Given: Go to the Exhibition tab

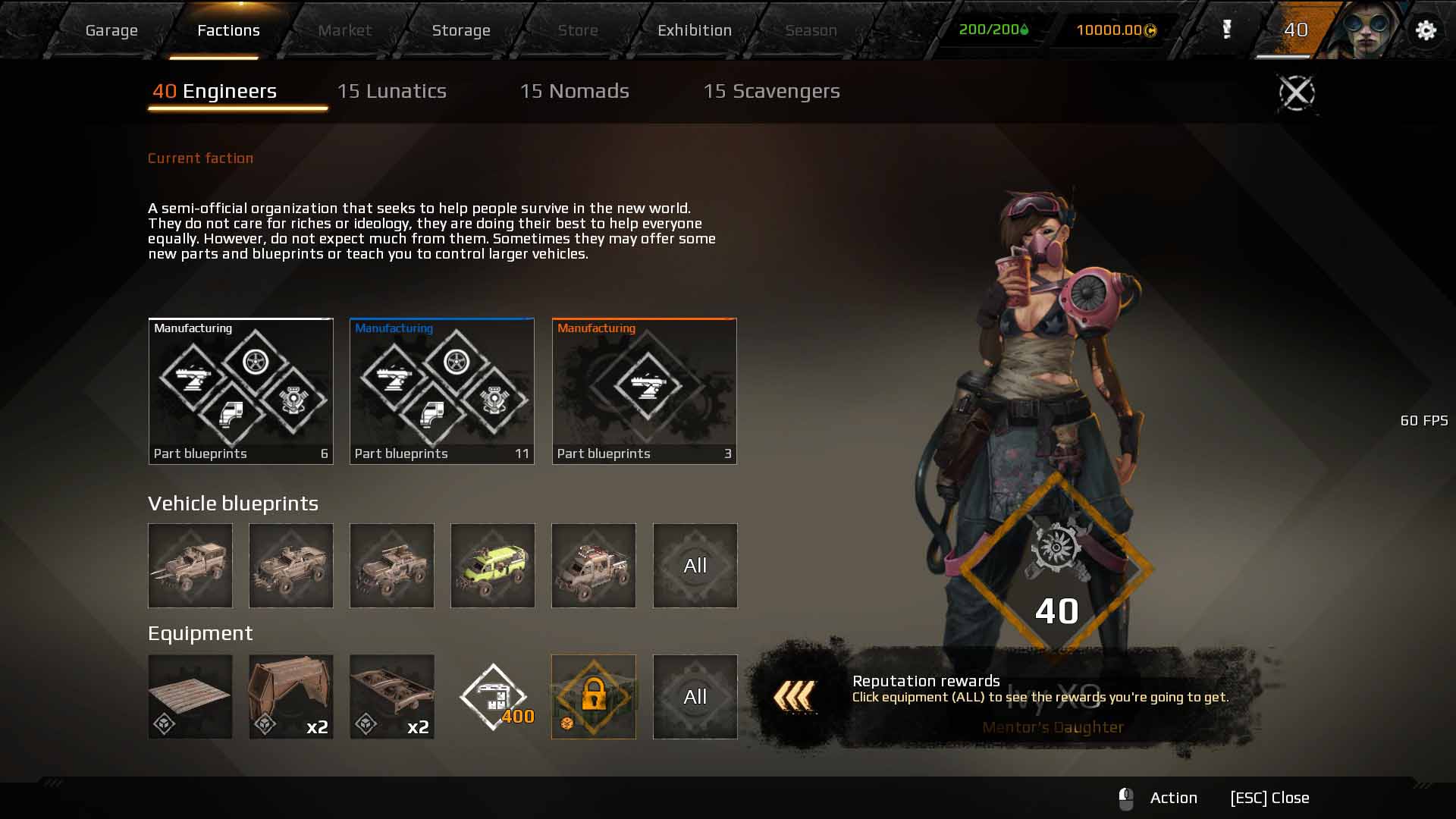Looking at the screenshot, I should tap(694, 30).
